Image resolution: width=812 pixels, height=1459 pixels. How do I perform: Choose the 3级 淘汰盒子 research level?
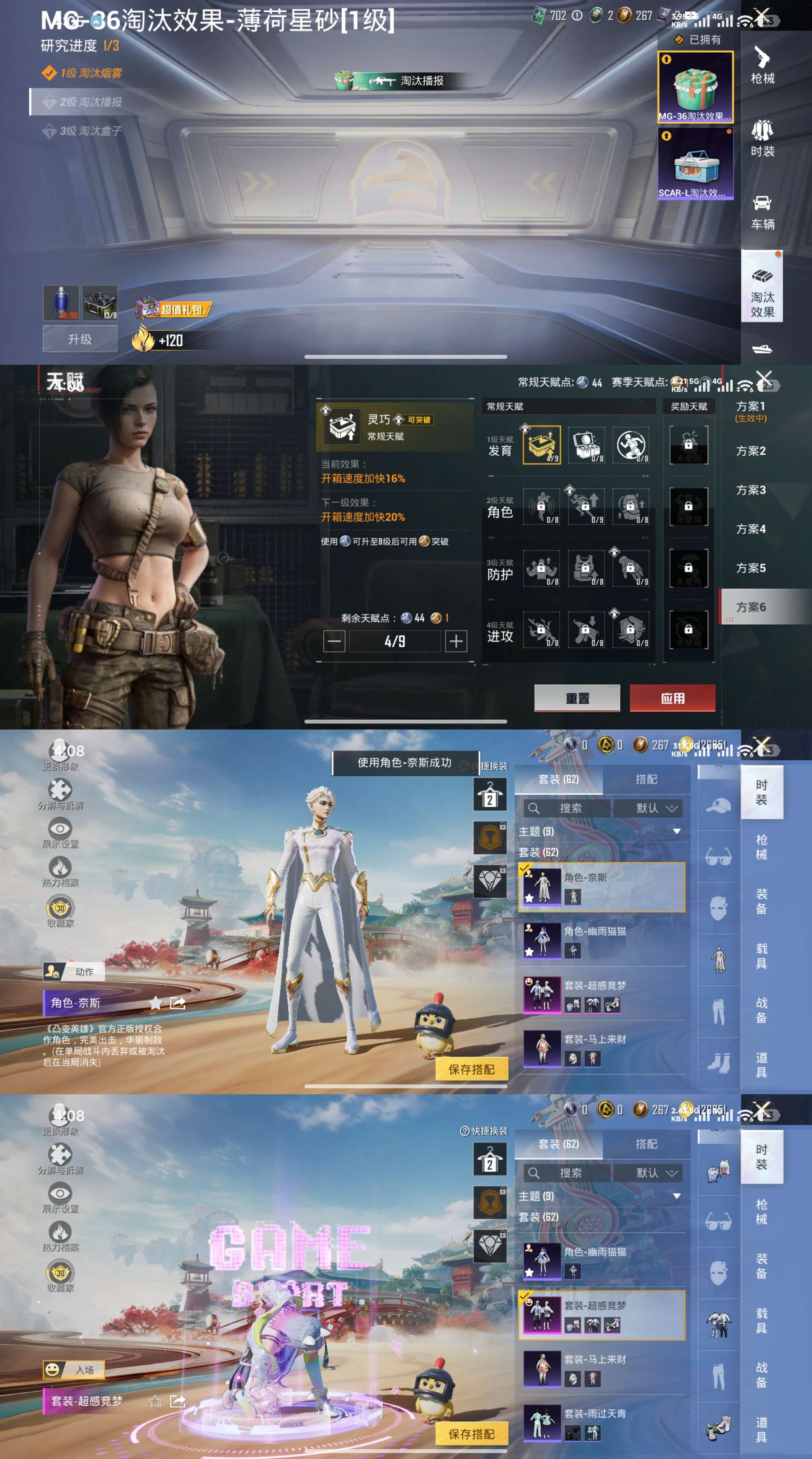[91, 131]
